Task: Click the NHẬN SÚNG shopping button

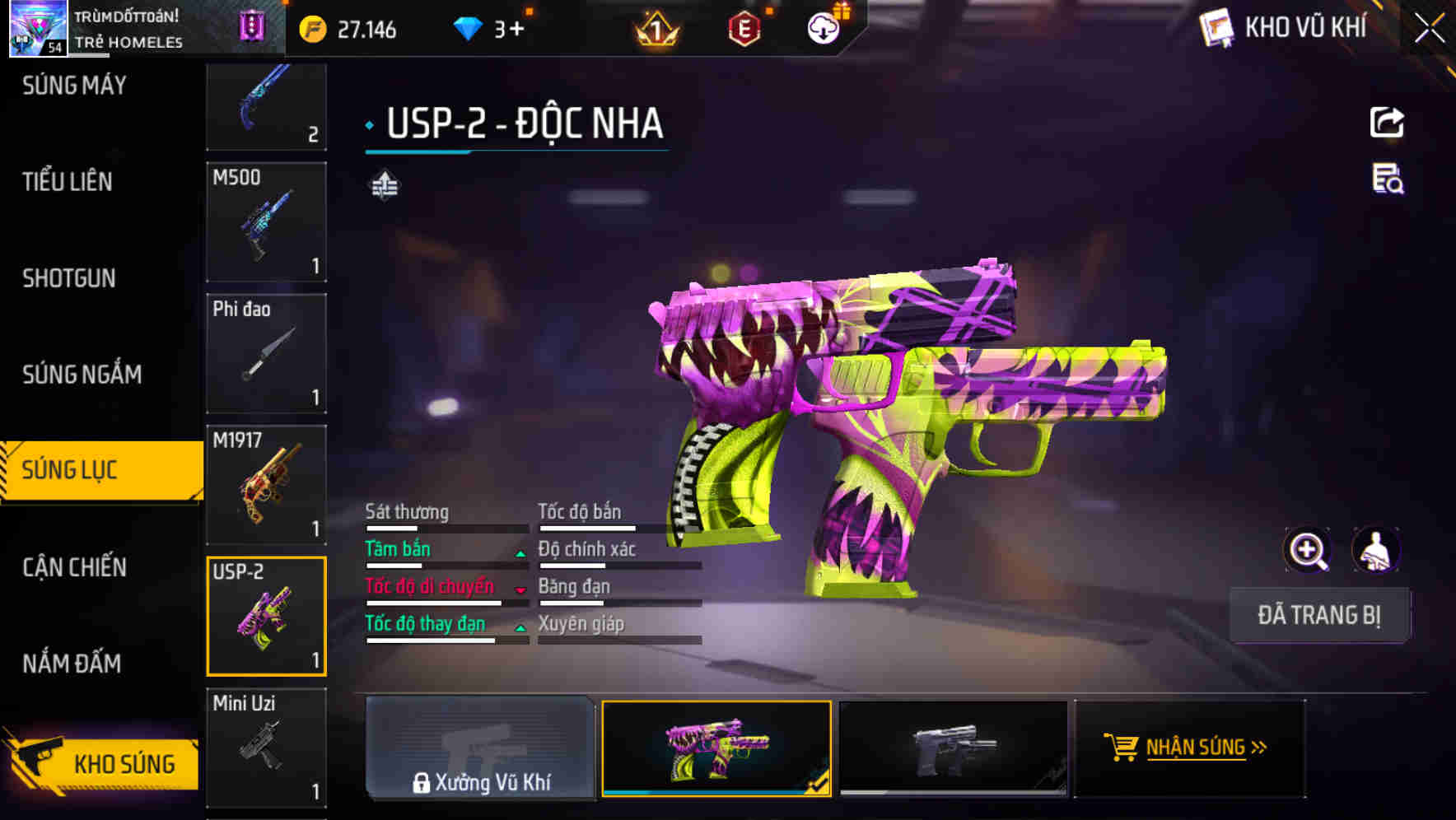Action: [x=1187, y=748]
